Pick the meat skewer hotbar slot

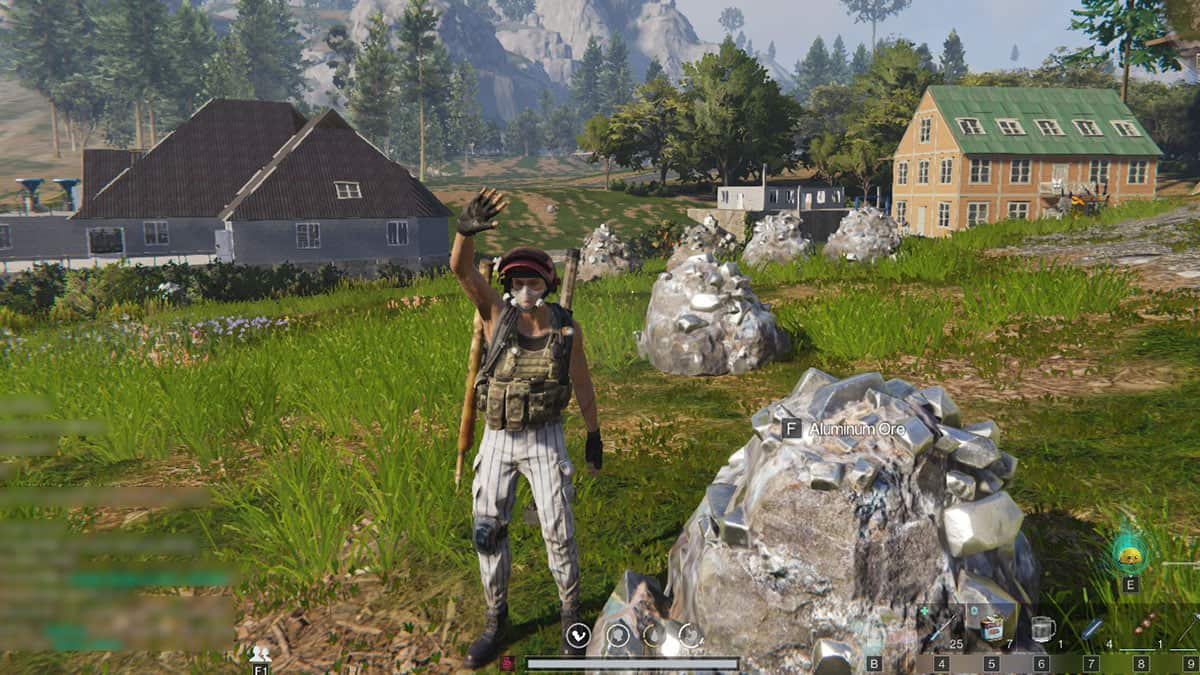coord(1142,628)
